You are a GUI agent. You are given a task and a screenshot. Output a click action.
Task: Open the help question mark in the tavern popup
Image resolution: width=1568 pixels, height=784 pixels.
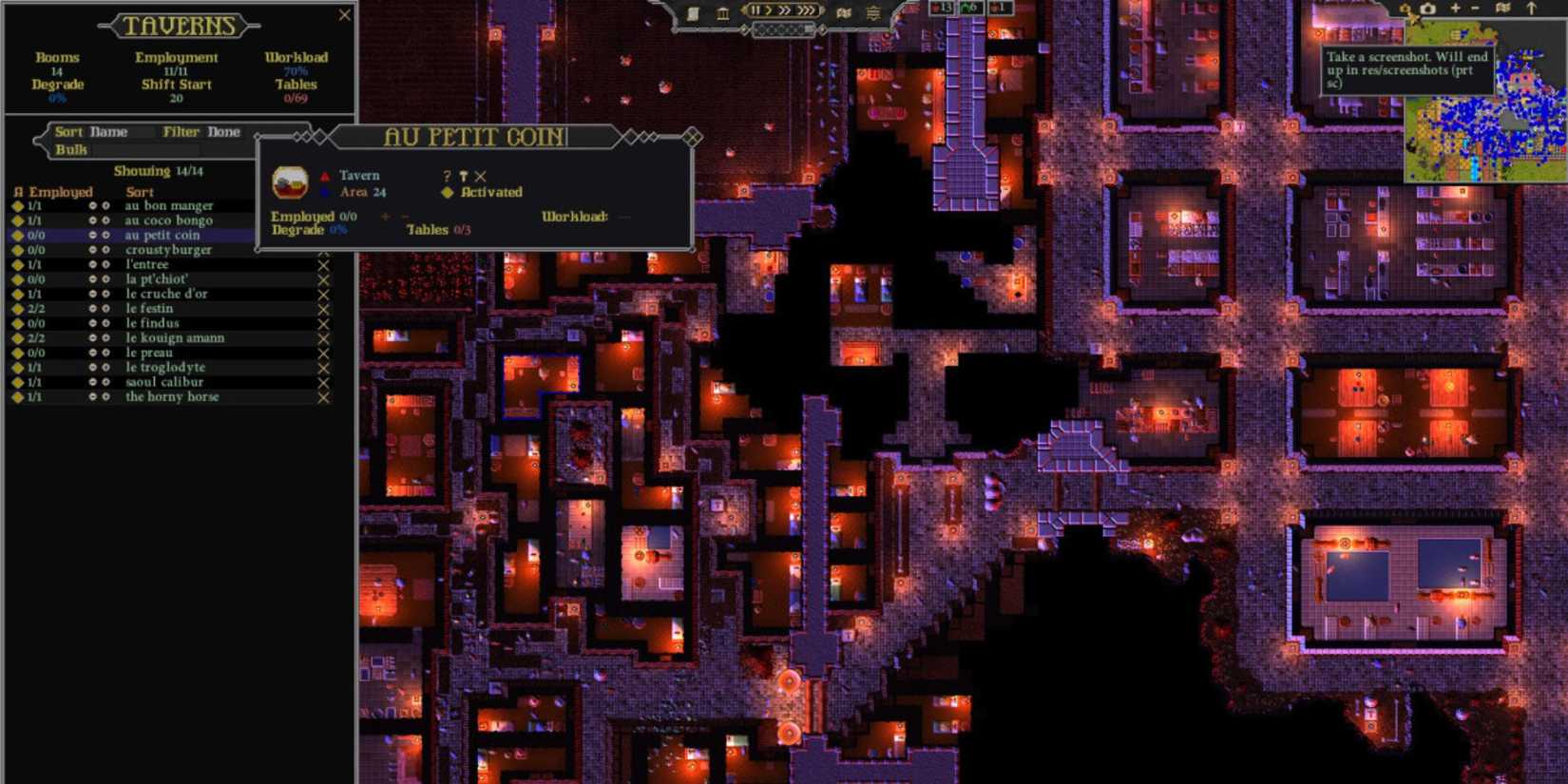tap(446, 175)
